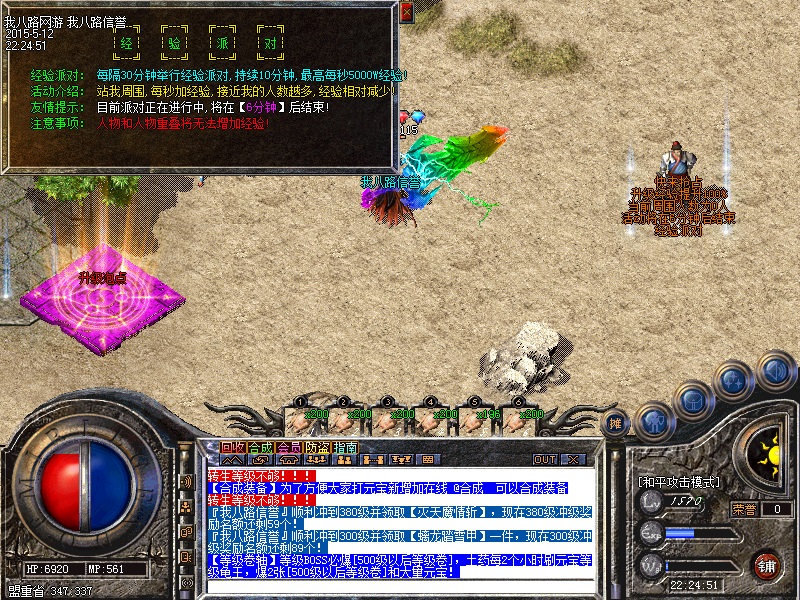Close the experience party info panel

coord(406,13)
